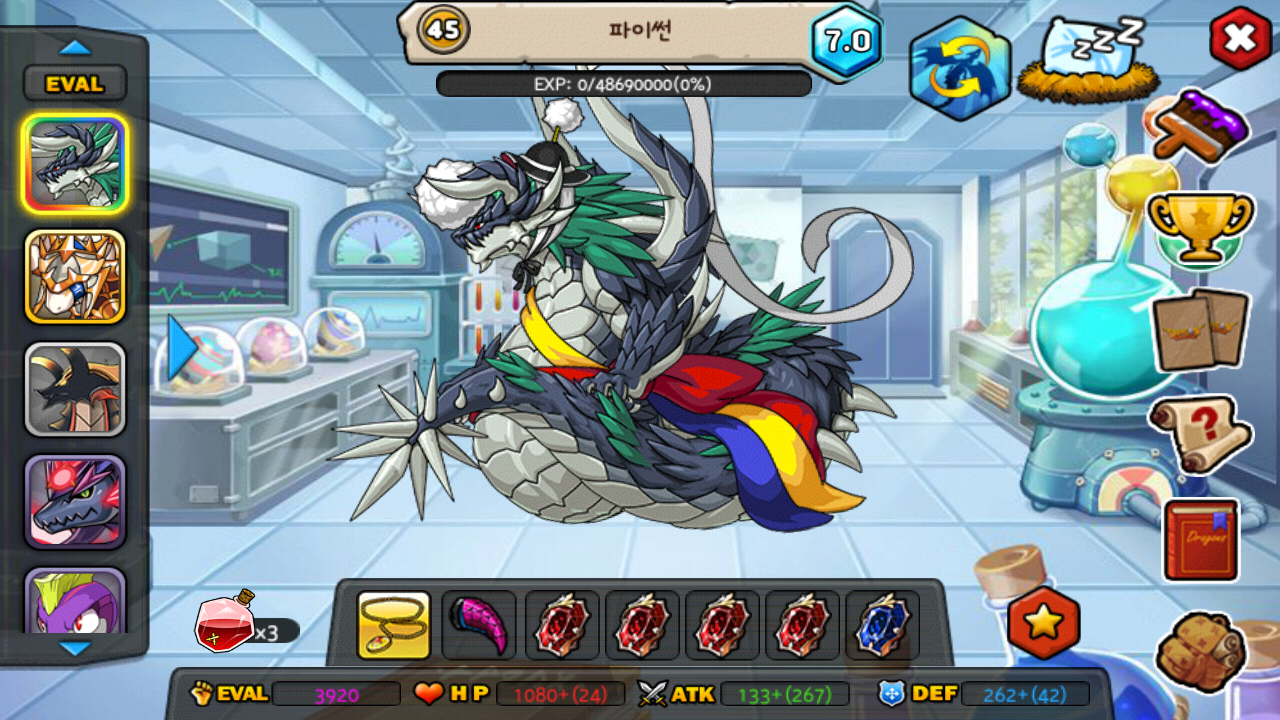Open the paintbrush skin menu

point(1202,125)
